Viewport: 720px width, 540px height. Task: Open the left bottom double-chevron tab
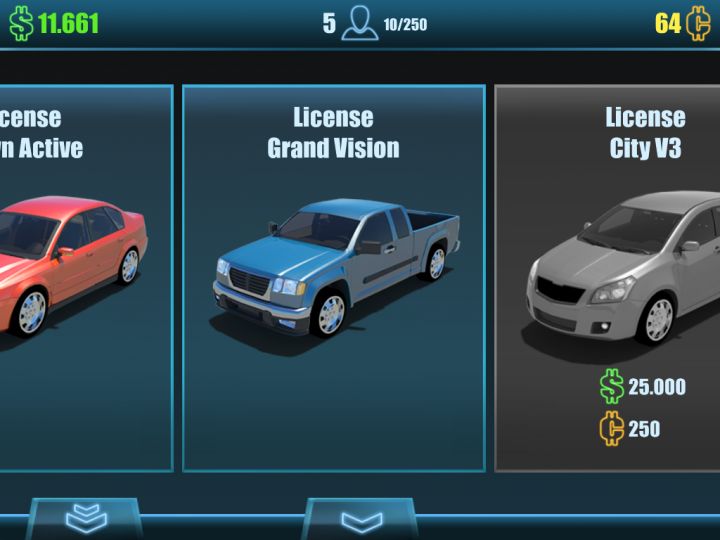coord(86,518)
